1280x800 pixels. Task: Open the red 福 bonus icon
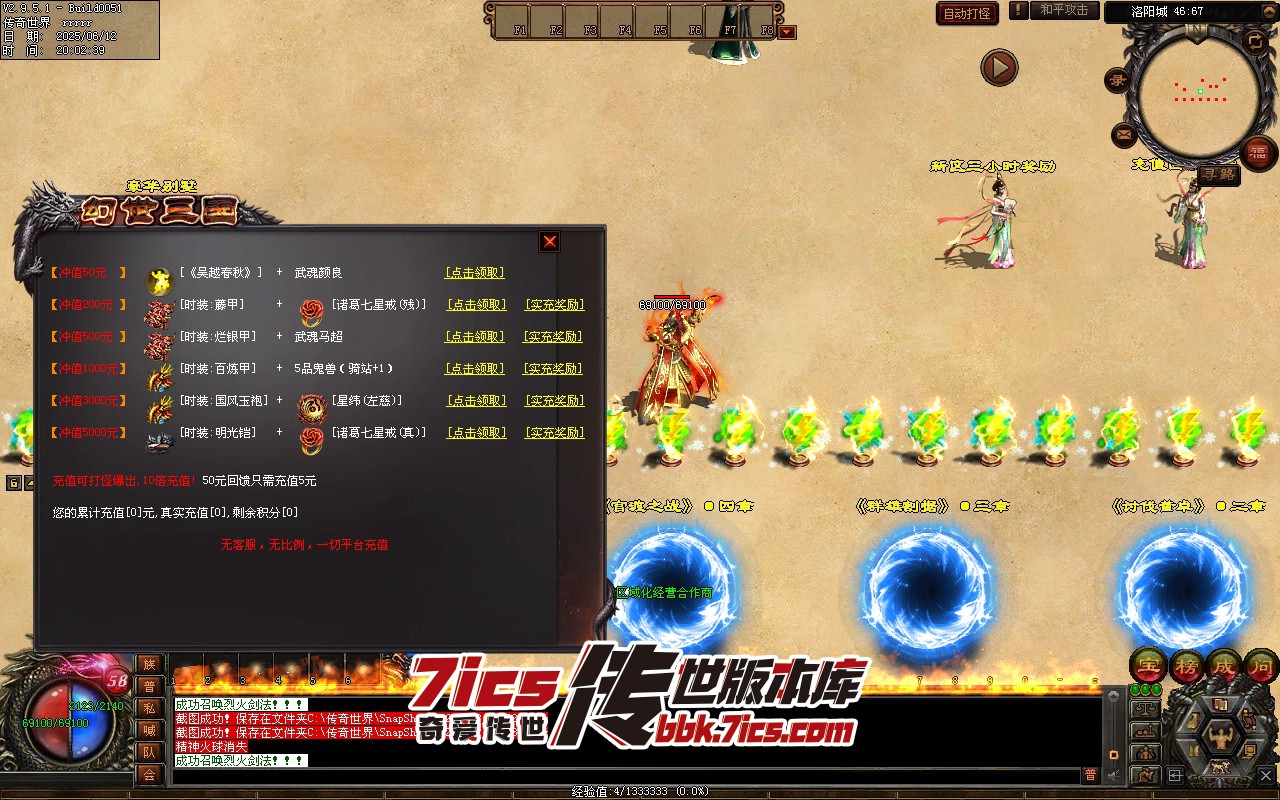1258,153
